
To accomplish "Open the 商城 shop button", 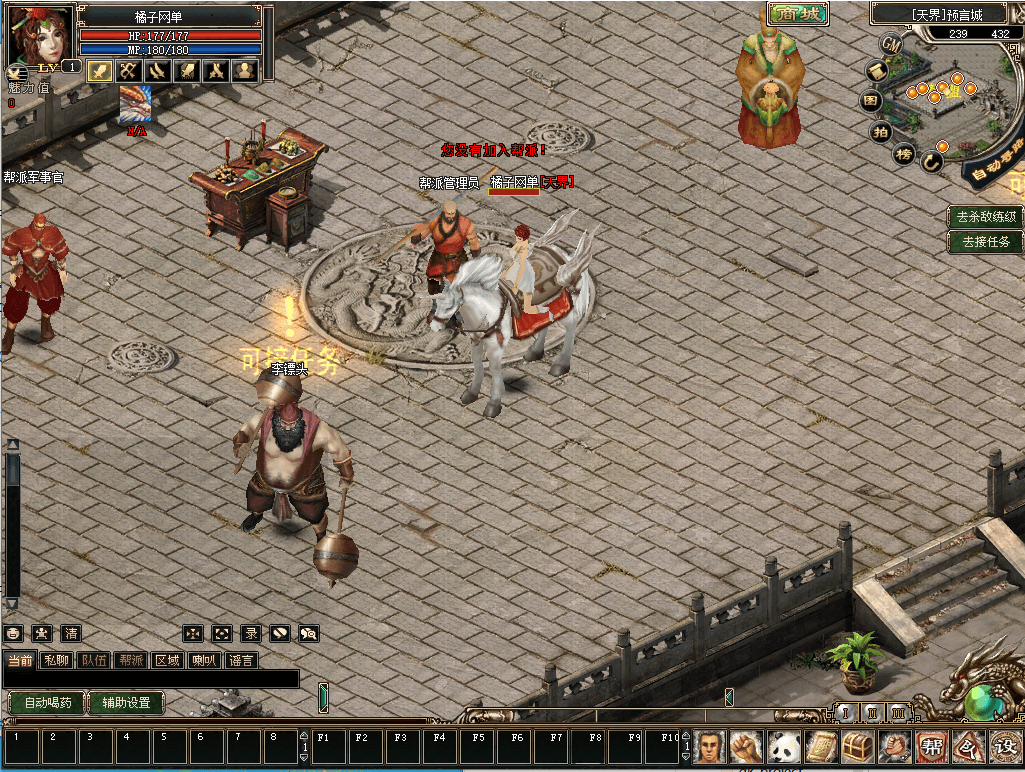I will click(x=798, y=14).
